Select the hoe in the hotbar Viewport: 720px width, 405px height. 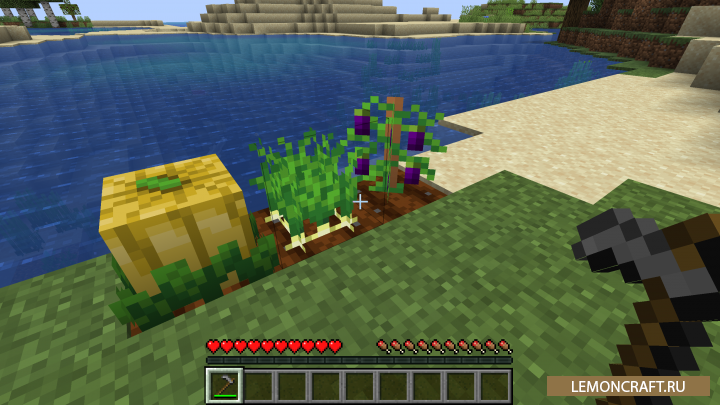click(x=225, y=385)
